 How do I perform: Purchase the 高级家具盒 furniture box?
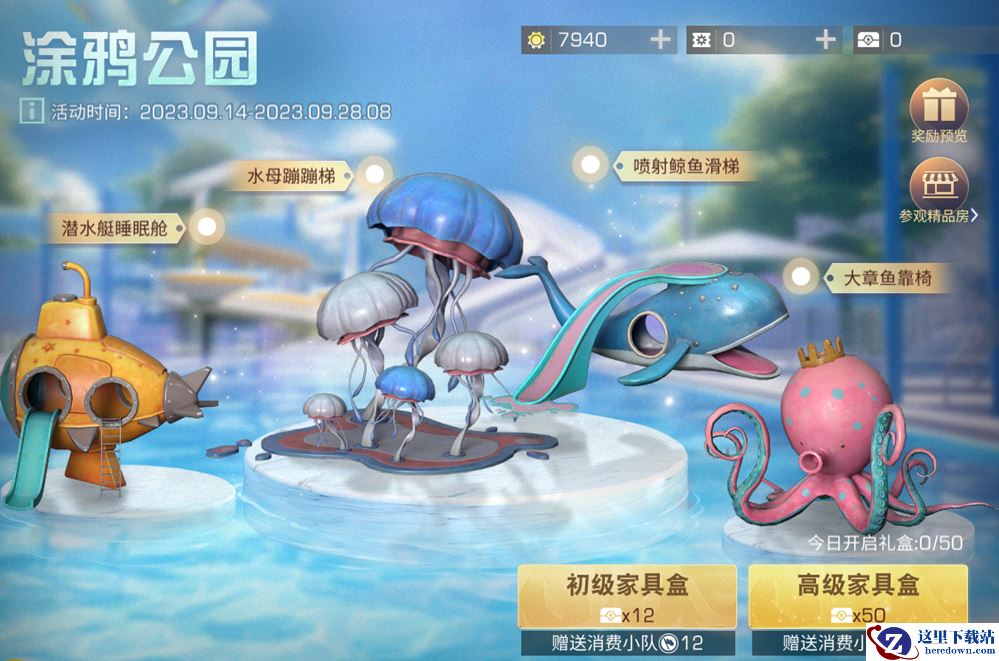pyautogui.click(x=857, y=596)
